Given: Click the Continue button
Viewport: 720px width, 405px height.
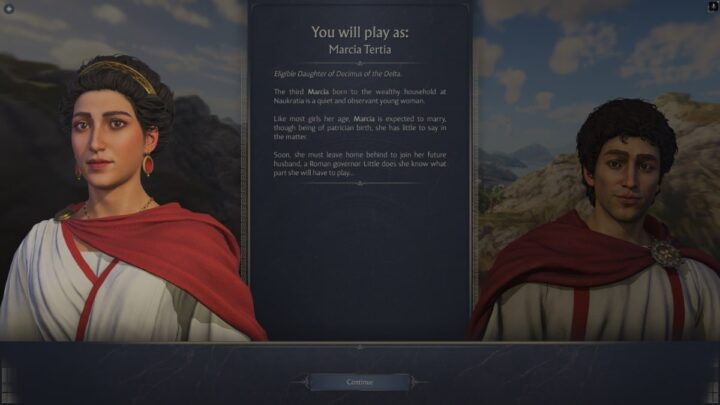Looking at the screenshot, I should pos(359,382).
